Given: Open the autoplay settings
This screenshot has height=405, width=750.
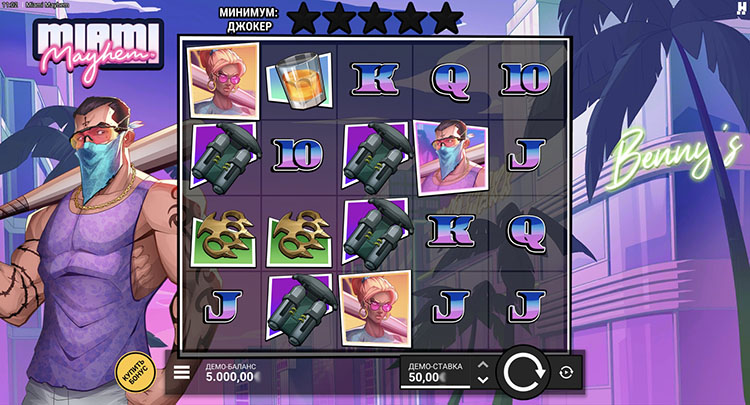Looking at the screenshot, I should (x=566, y=373).
